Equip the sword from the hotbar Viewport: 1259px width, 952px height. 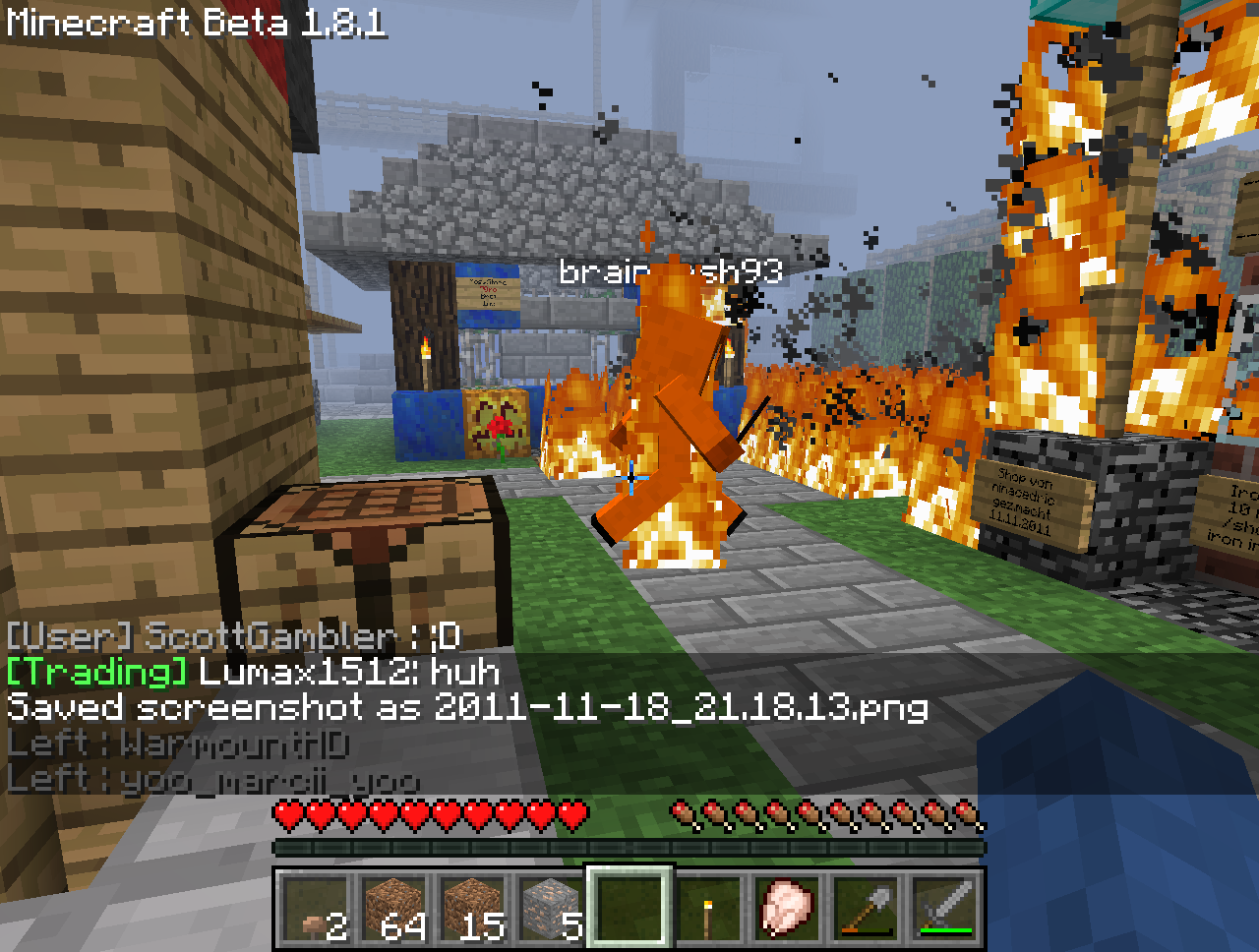point(944,909)
